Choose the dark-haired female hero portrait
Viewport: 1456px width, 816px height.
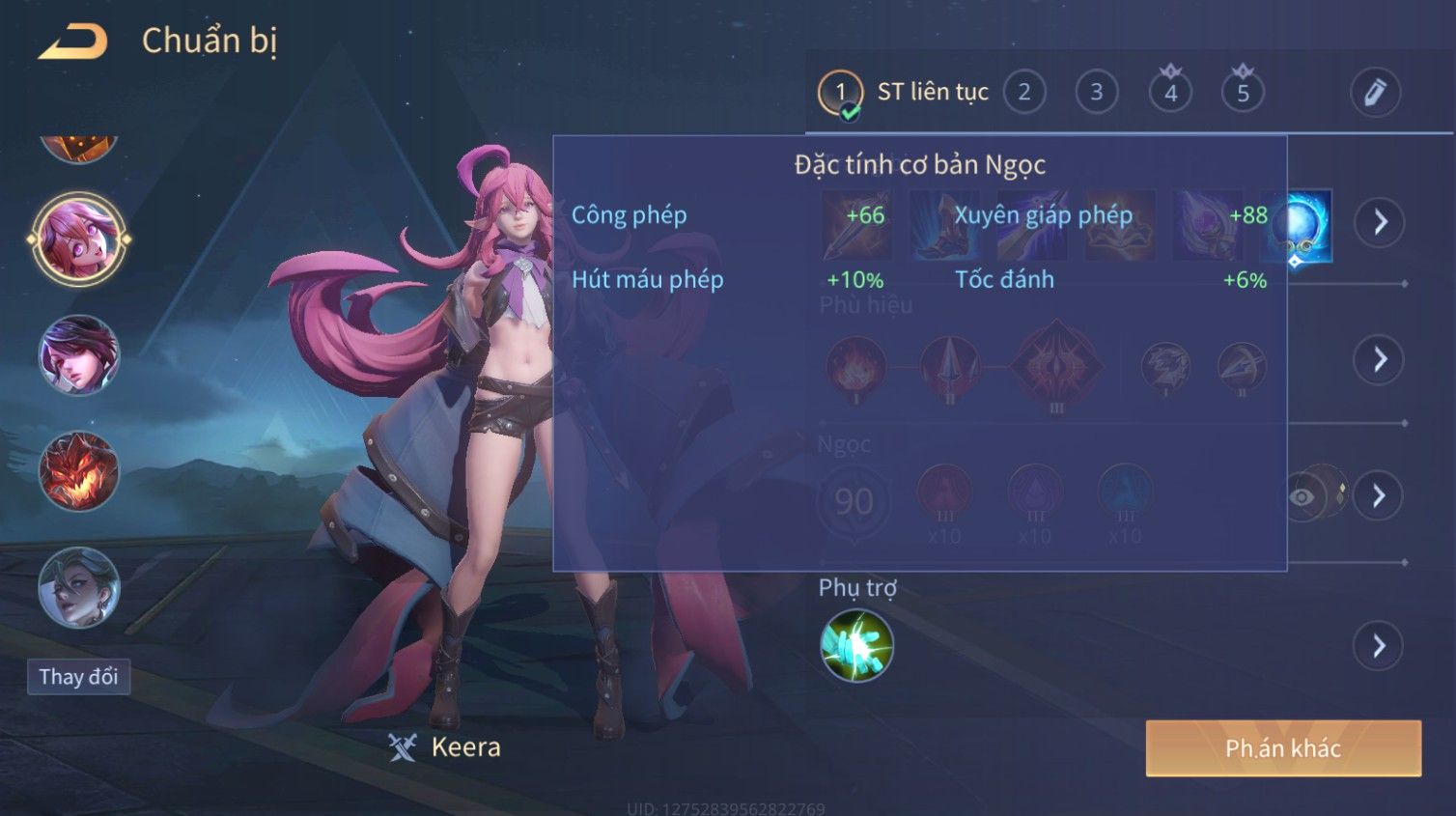[x=78, y=355]
